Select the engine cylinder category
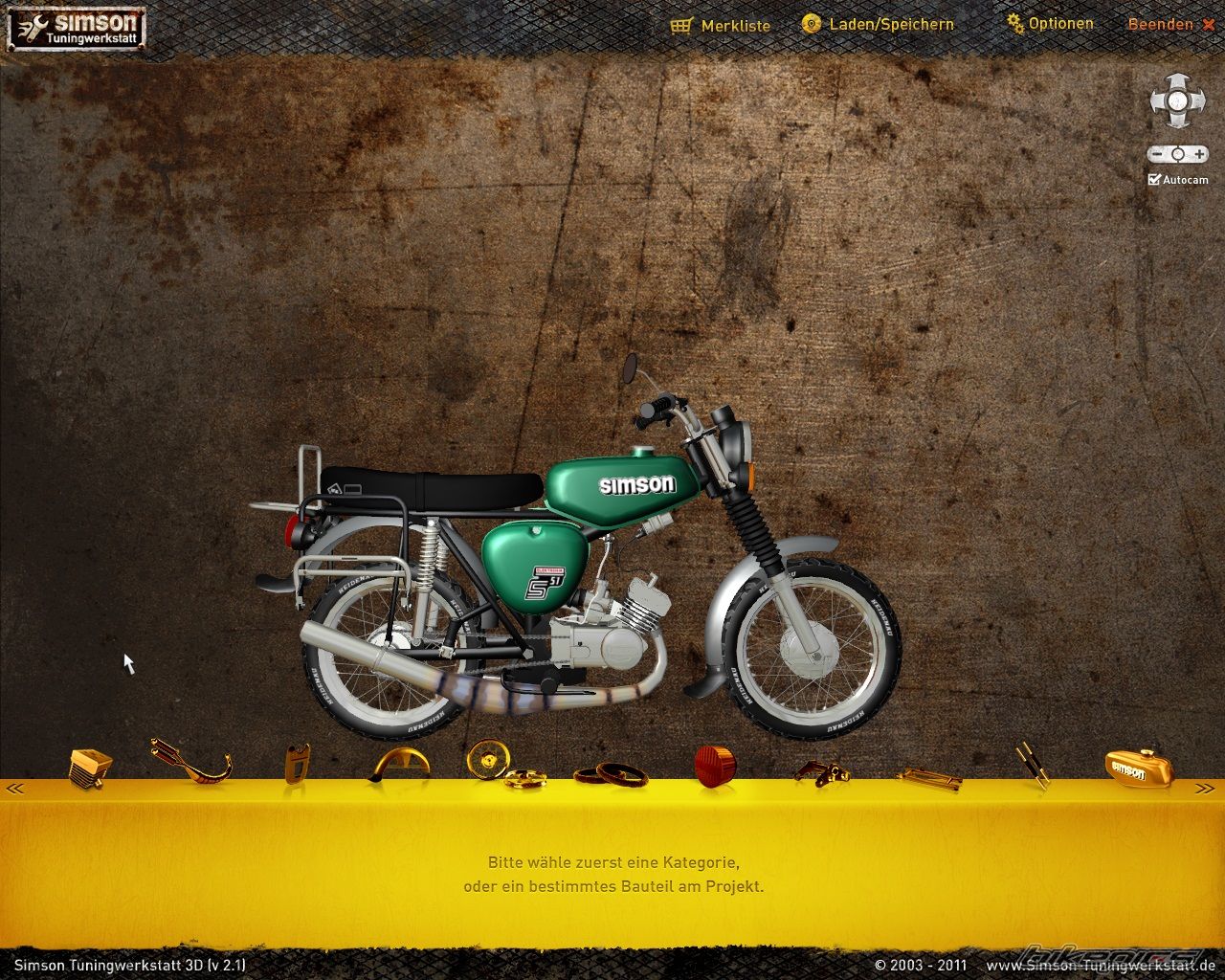Viewport: 1225px width, 980px height. (90, 767)
